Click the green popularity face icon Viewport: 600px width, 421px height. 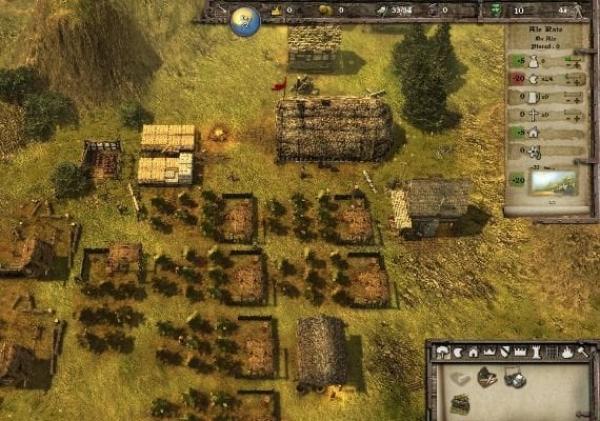(x=497, y=10)
